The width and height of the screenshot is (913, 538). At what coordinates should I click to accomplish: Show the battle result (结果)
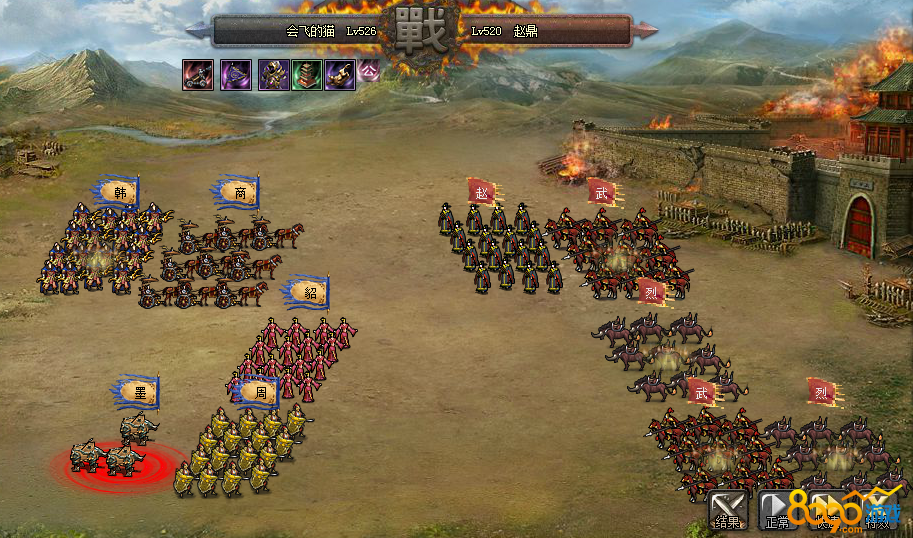[727, 510]
